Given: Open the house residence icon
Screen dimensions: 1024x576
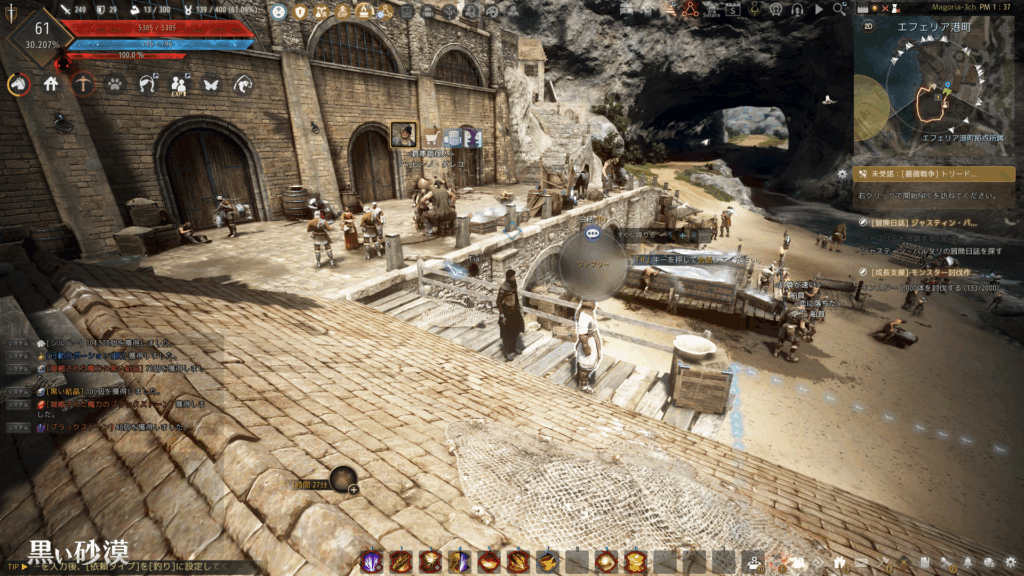Looking at the screenshot, I should (51, 85).
